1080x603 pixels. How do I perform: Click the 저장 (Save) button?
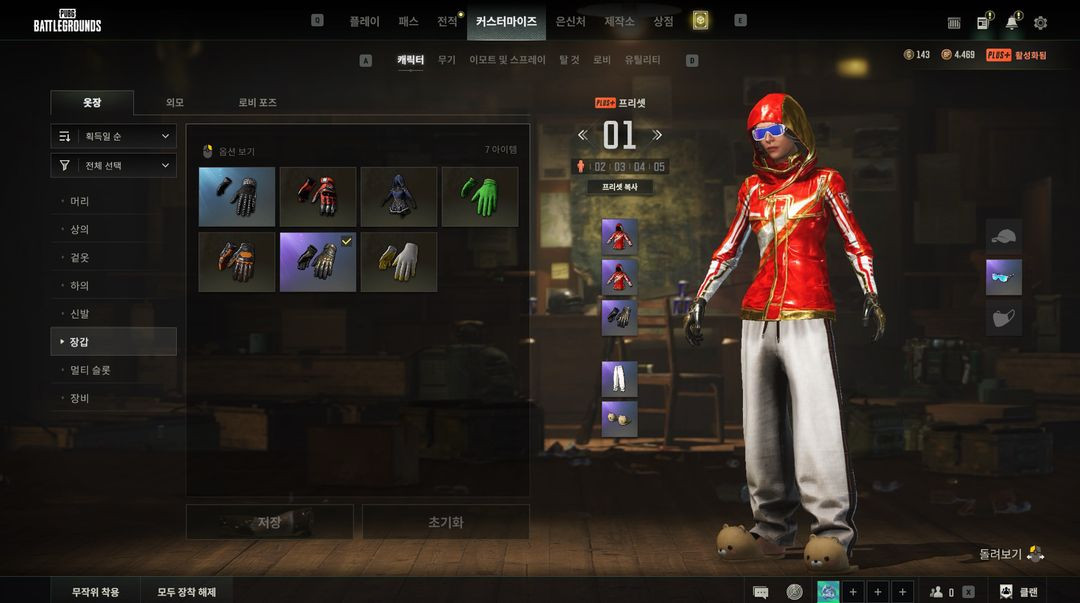269,522
